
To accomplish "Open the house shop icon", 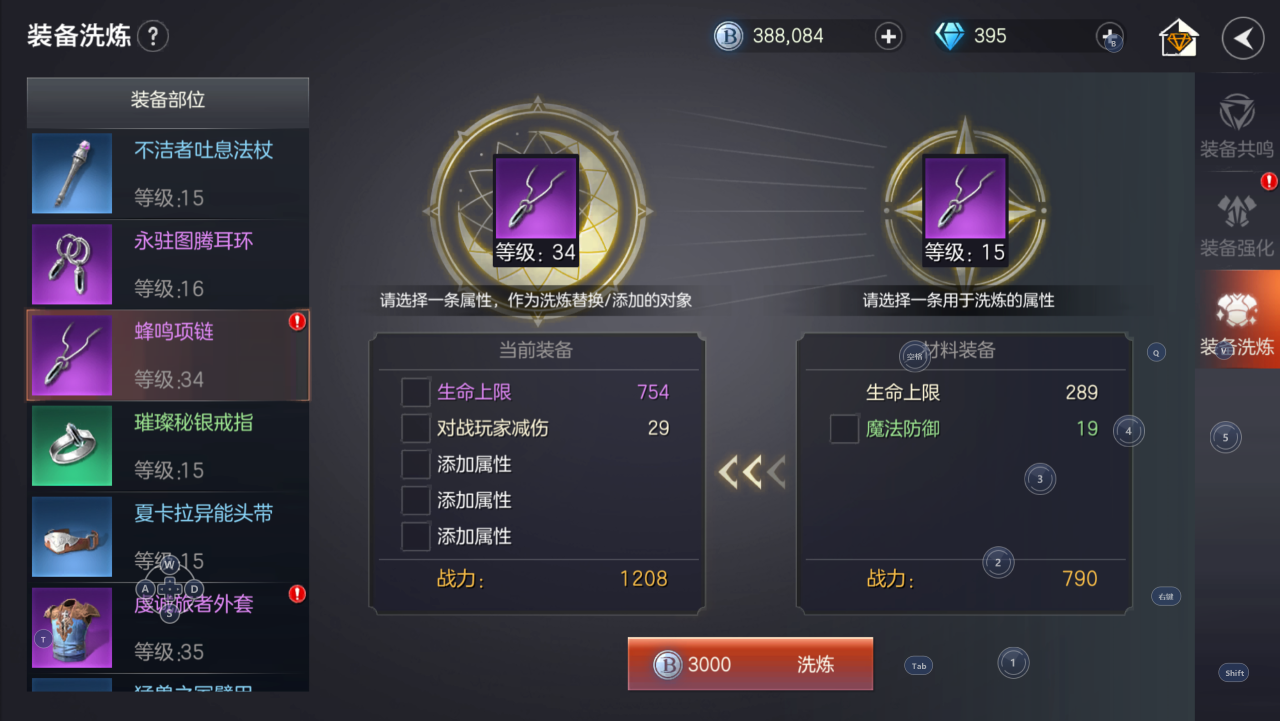I will [x=1179, y=39].
